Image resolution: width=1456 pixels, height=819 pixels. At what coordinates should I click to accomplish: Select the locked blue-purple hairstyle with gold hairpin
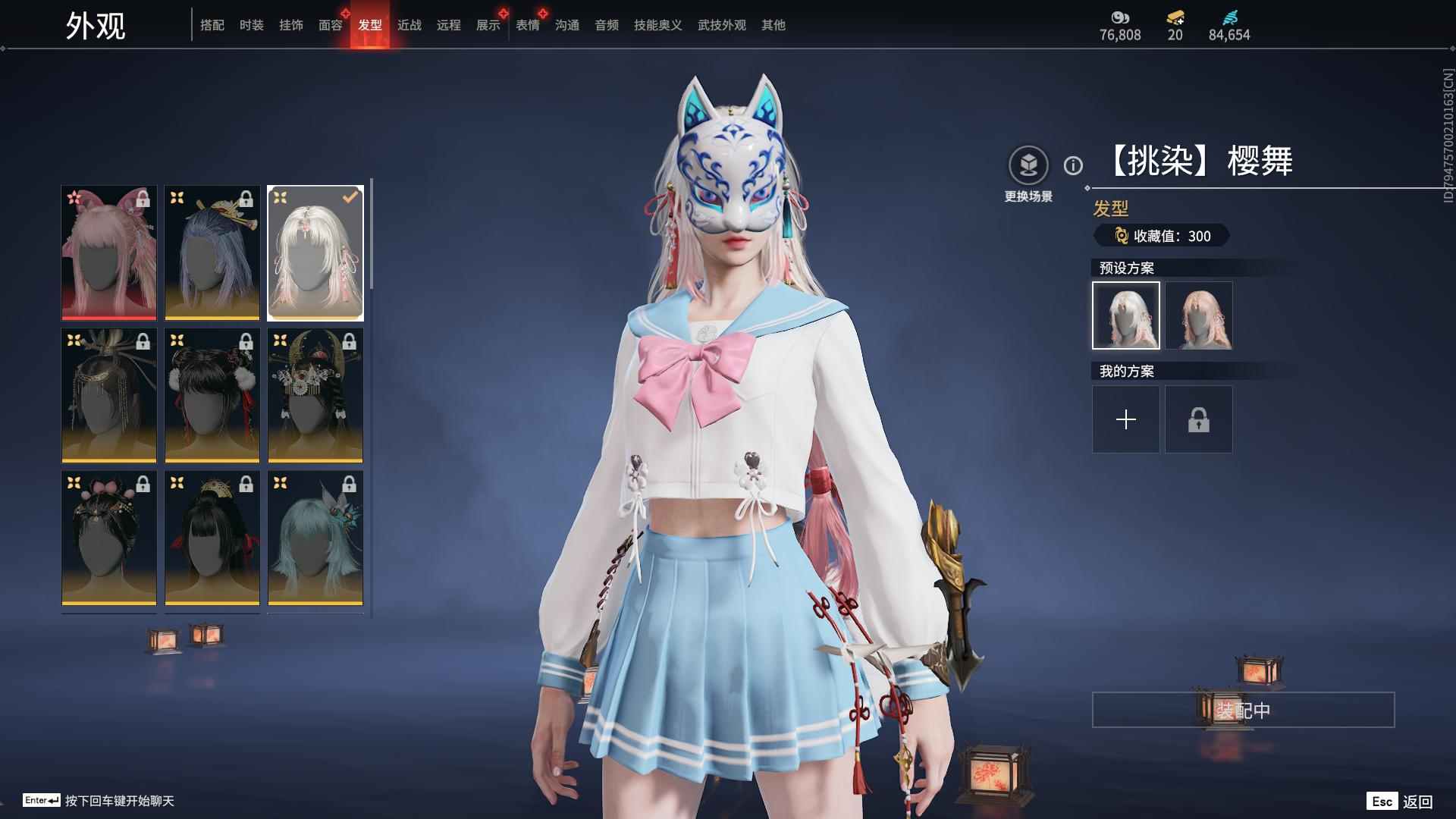pos(212,253)
